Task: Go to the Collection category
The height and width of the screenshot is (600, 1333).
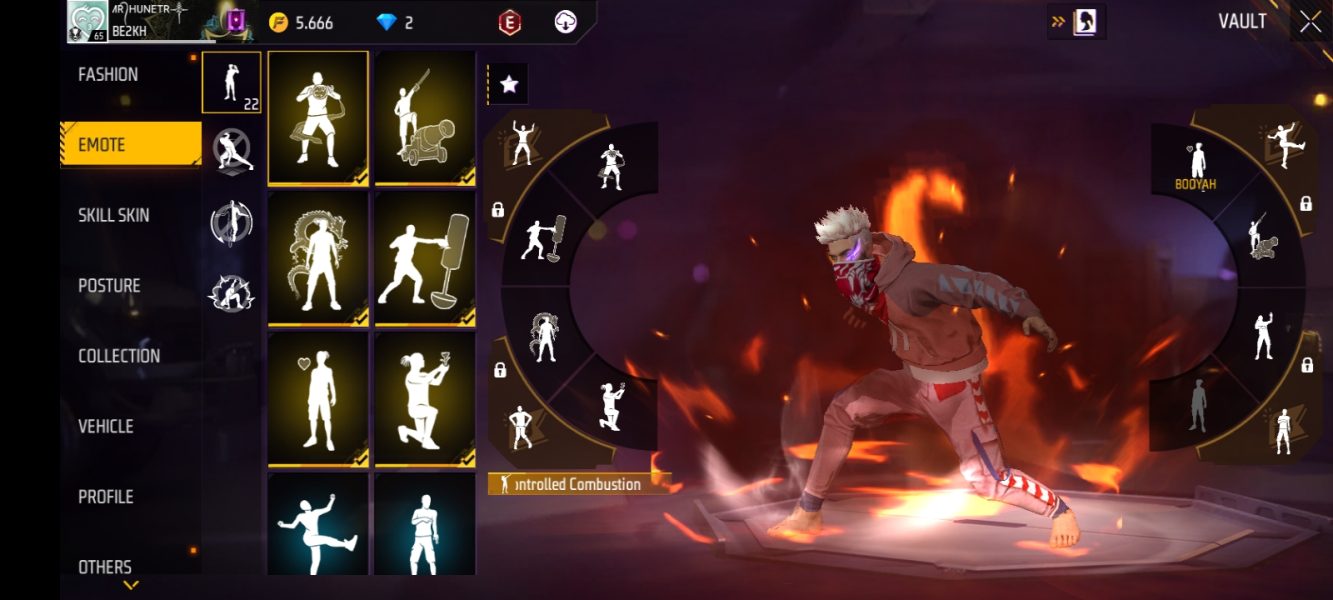Action: click(119, 356)
